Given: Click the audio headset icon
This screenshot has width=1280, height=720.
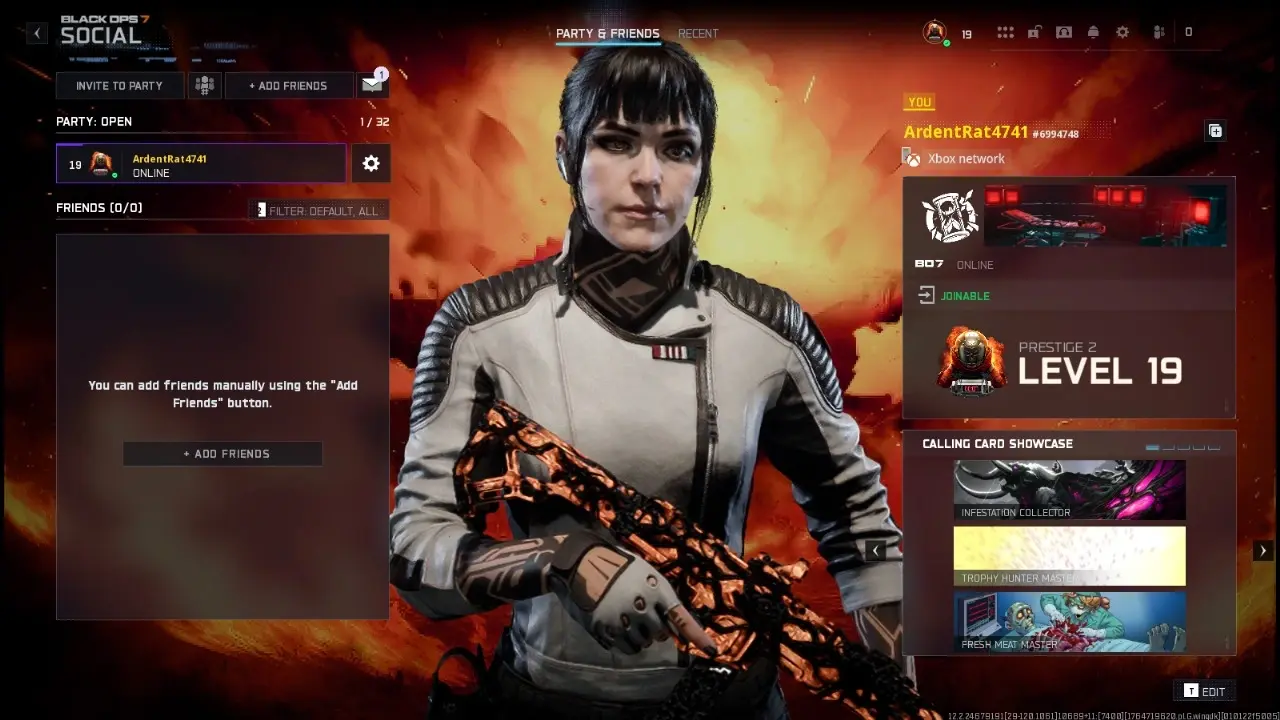Looking at the screenshot, I should (1063, 32).
